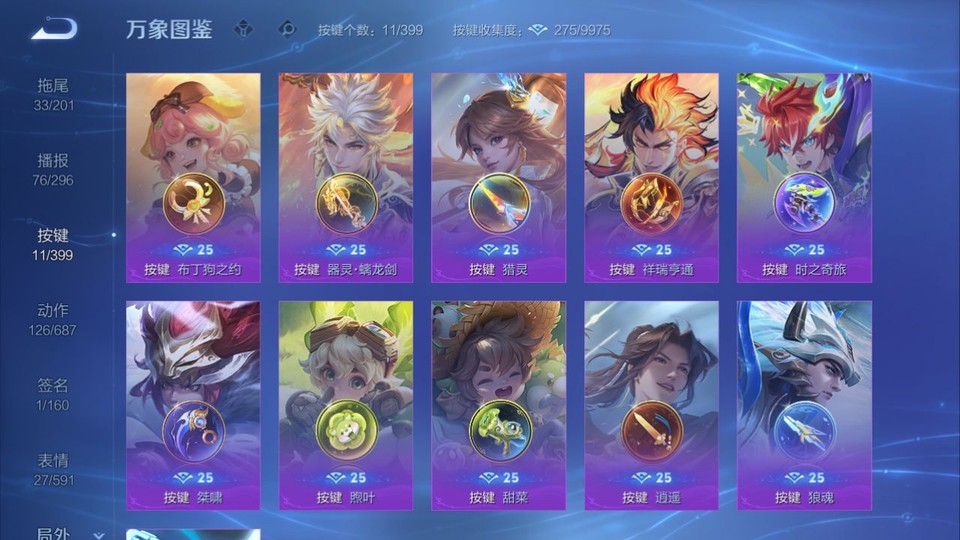Select the 逍遥 button skin card
This screenshot has width=960, height=540.
pos(651,405)
